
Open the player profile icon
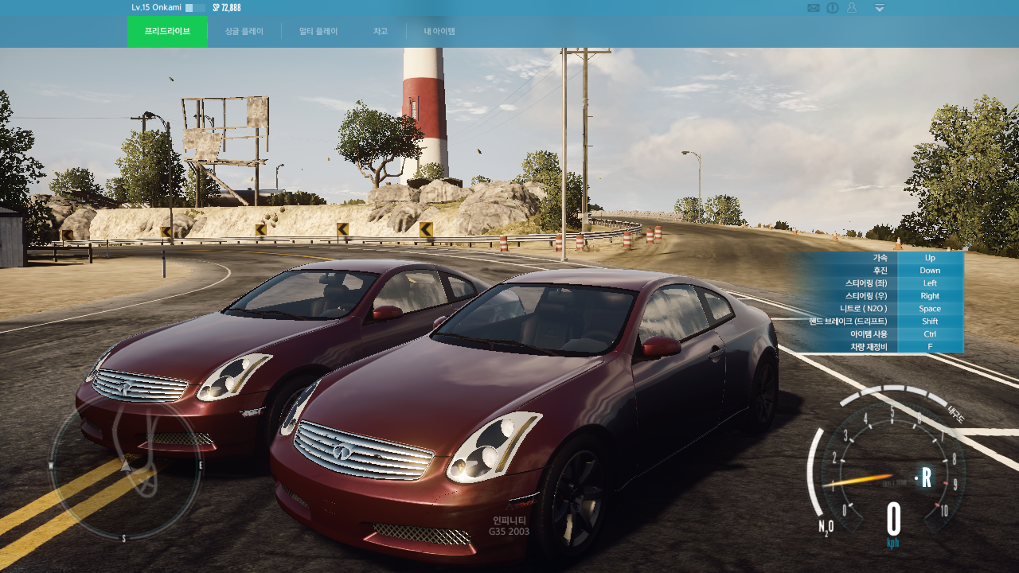[x=852, y=8]
